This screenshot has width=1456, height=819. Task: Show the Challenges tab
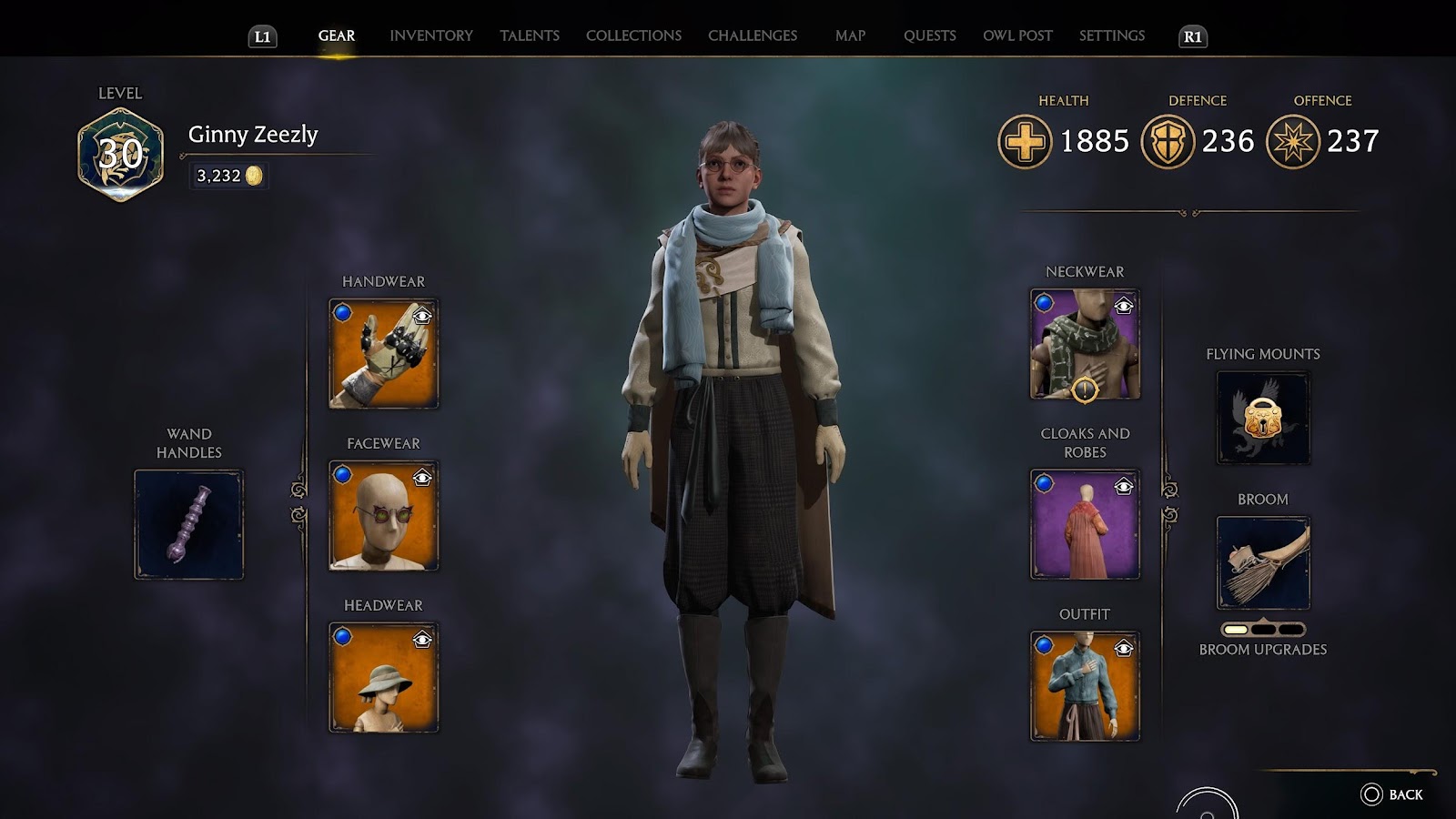(753, 35)
